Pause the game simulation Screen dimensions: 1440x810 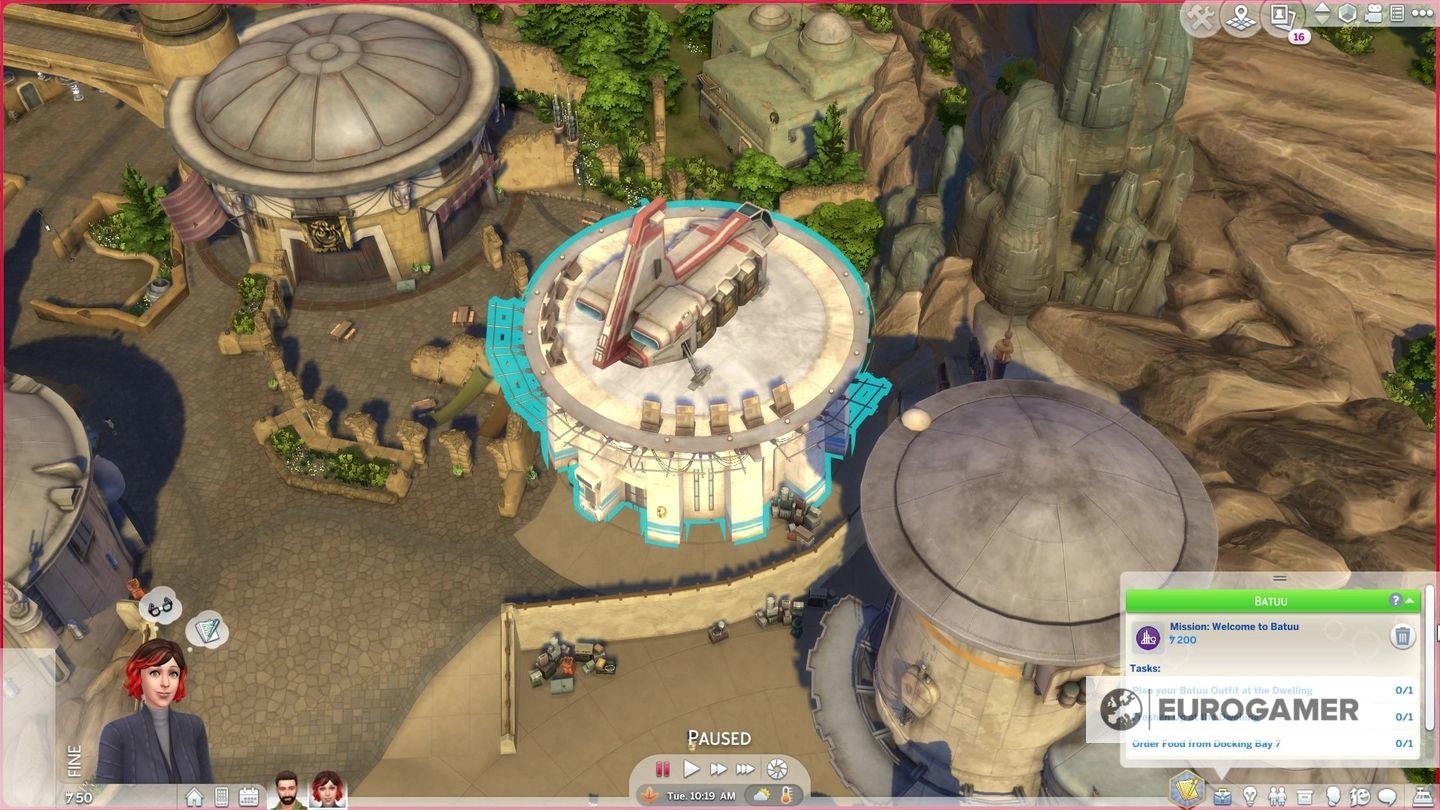(663, 770)
